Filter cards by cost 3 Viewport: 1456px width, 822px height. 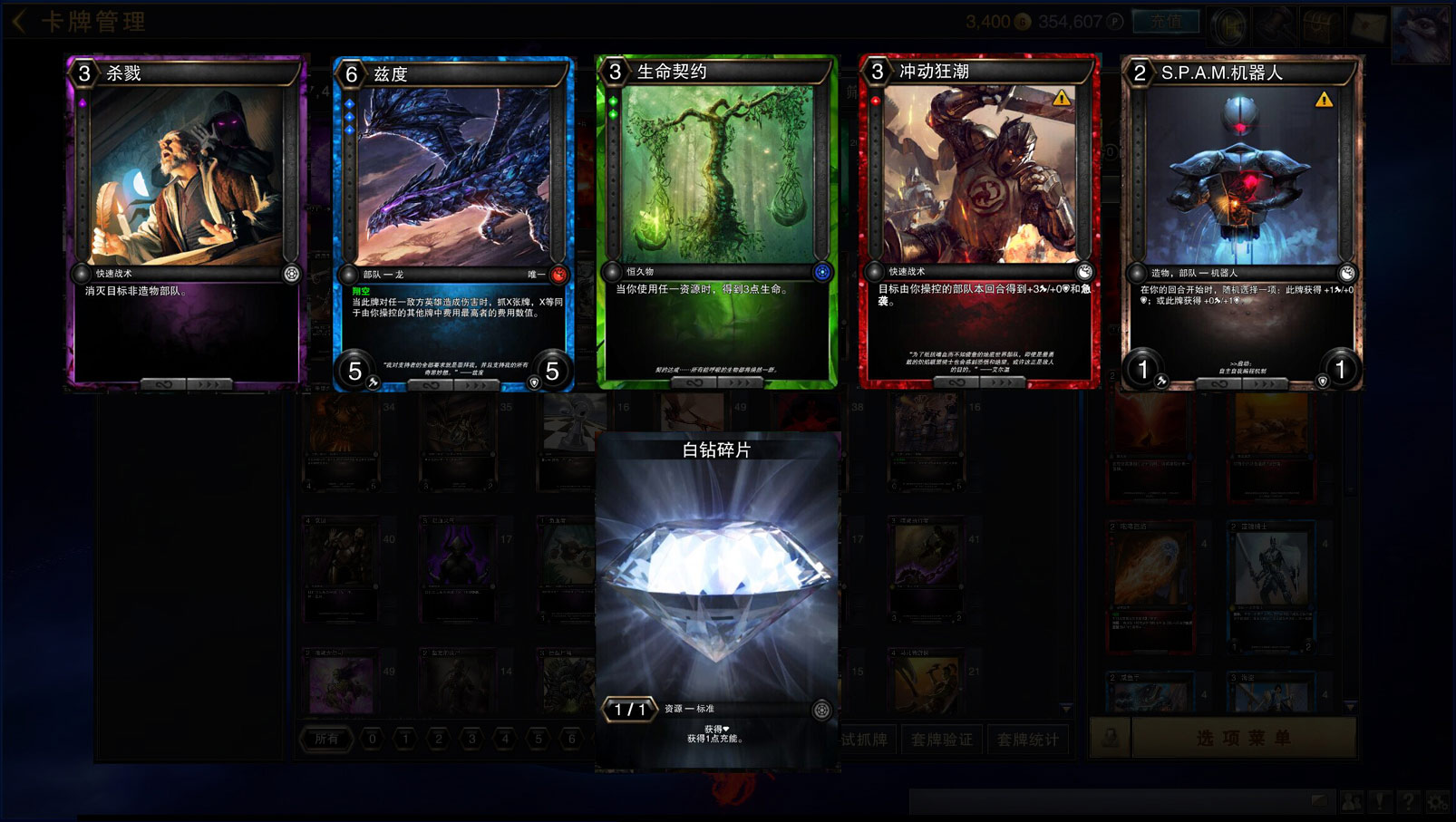(x=471, y=739)
